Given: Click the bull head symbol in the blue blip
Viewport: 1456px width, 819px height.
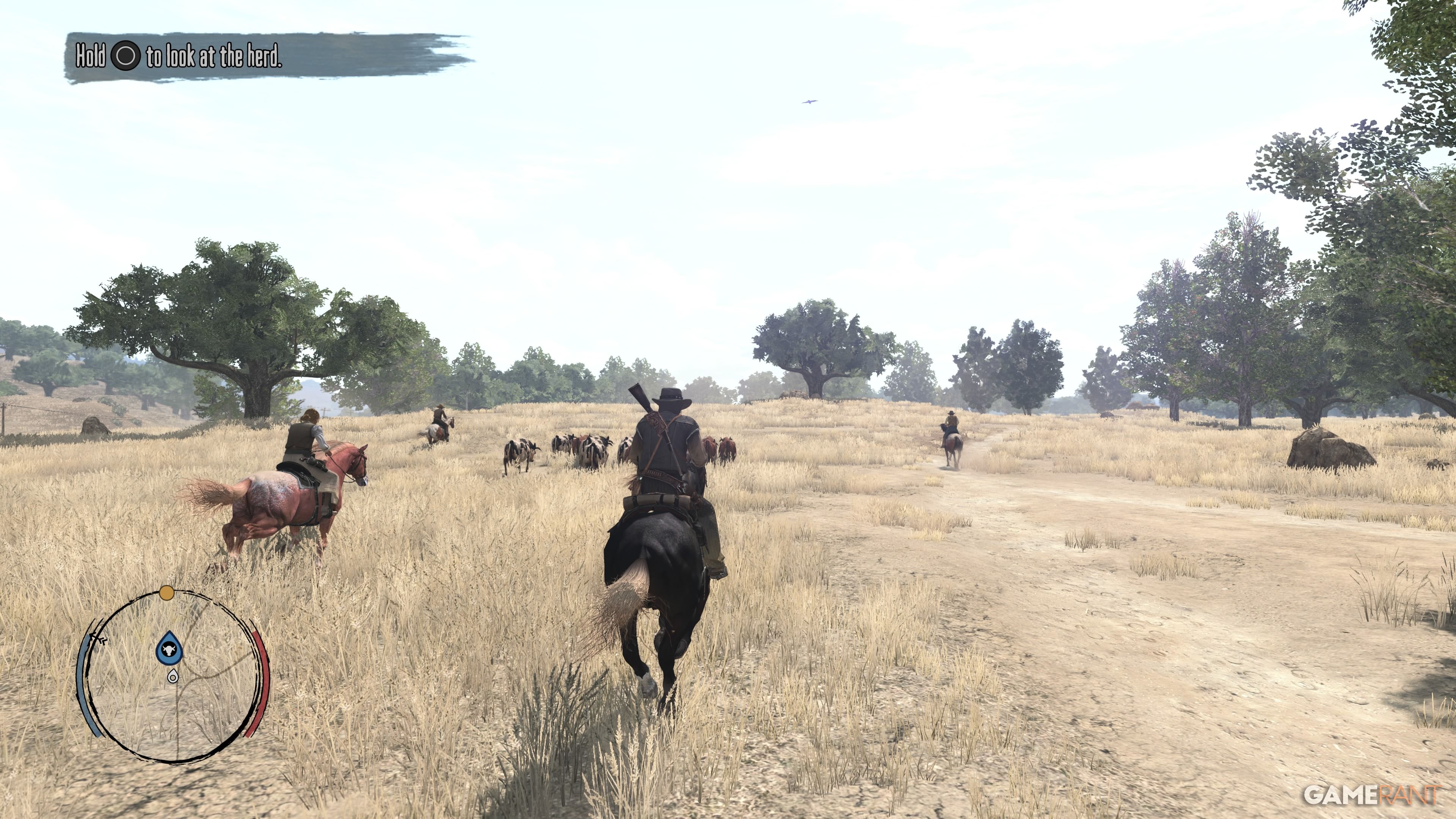Looking at the screenshot, I should point(169,649).
